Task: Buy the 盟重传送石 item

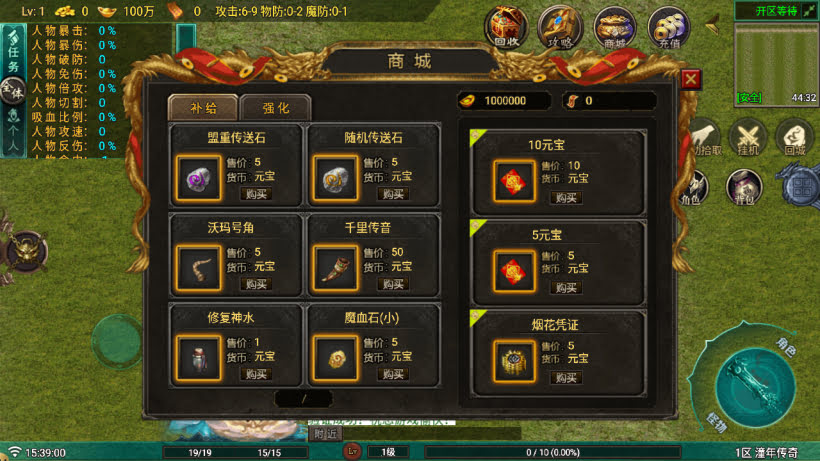Action: coord(256,194)
